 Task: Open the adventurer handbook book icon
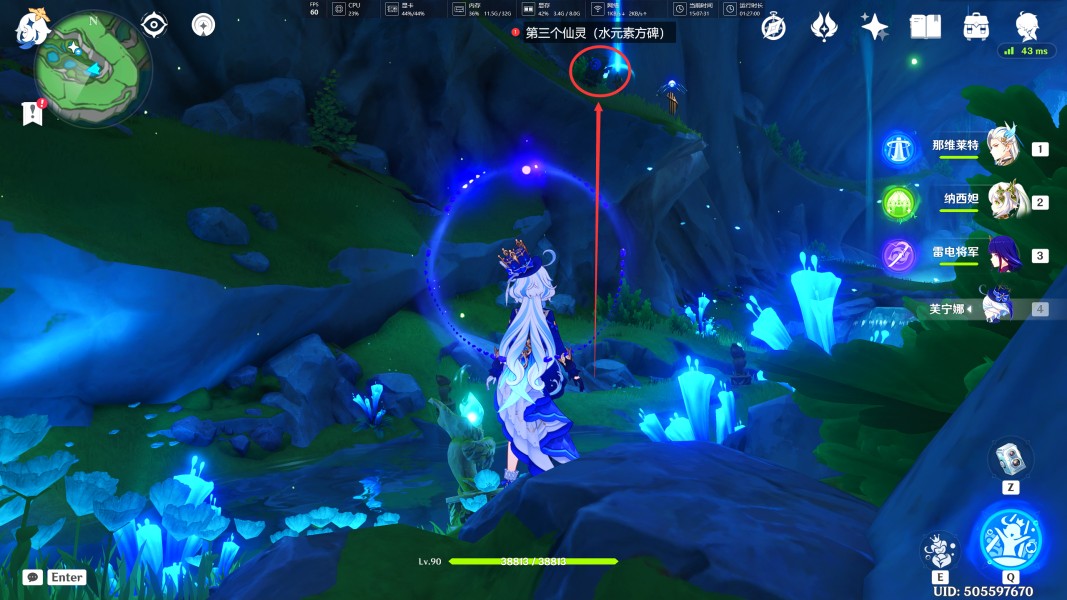(925, 27)
